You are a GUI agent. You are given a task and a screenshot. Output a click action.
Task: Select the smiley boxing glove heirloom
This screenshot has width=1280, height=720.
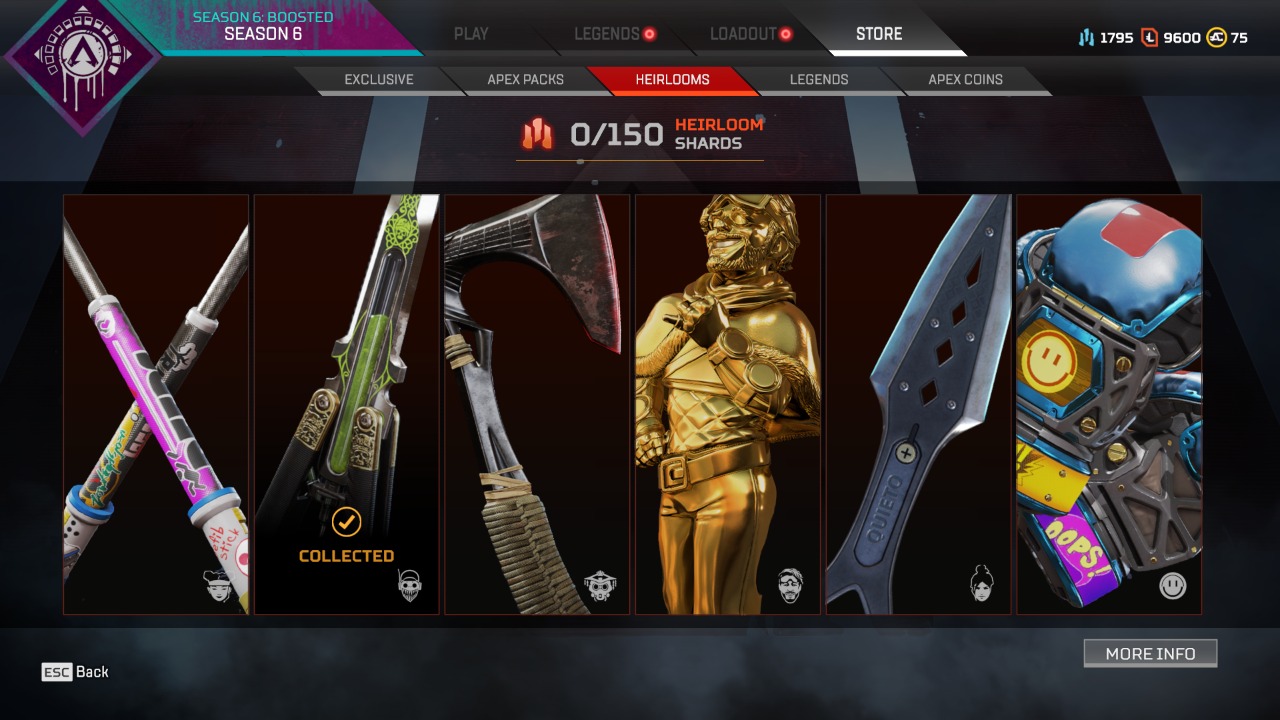[x=1109, y=404]
